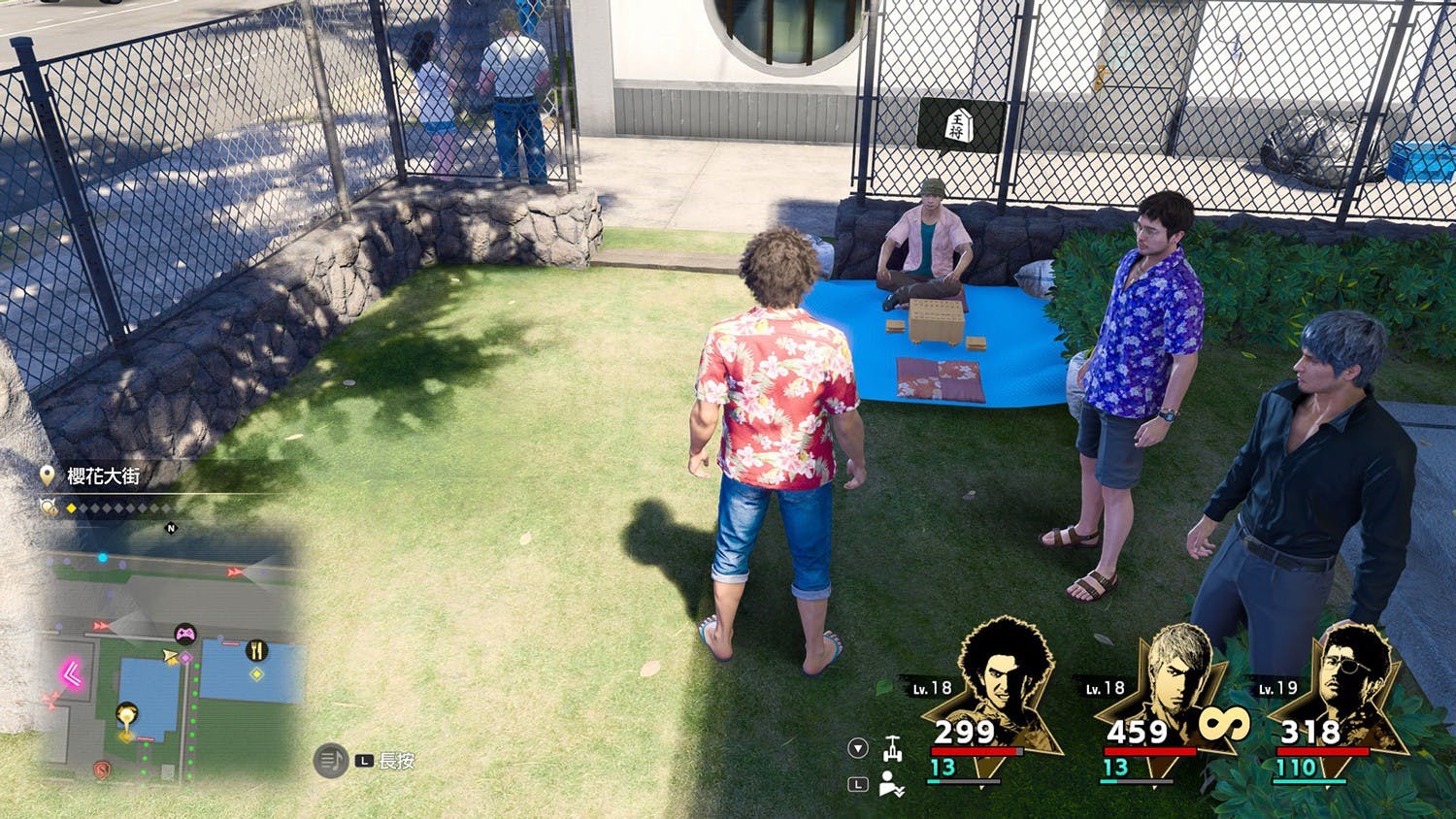
Task: Click the 櫻花大街 location label
Action: 103,475
